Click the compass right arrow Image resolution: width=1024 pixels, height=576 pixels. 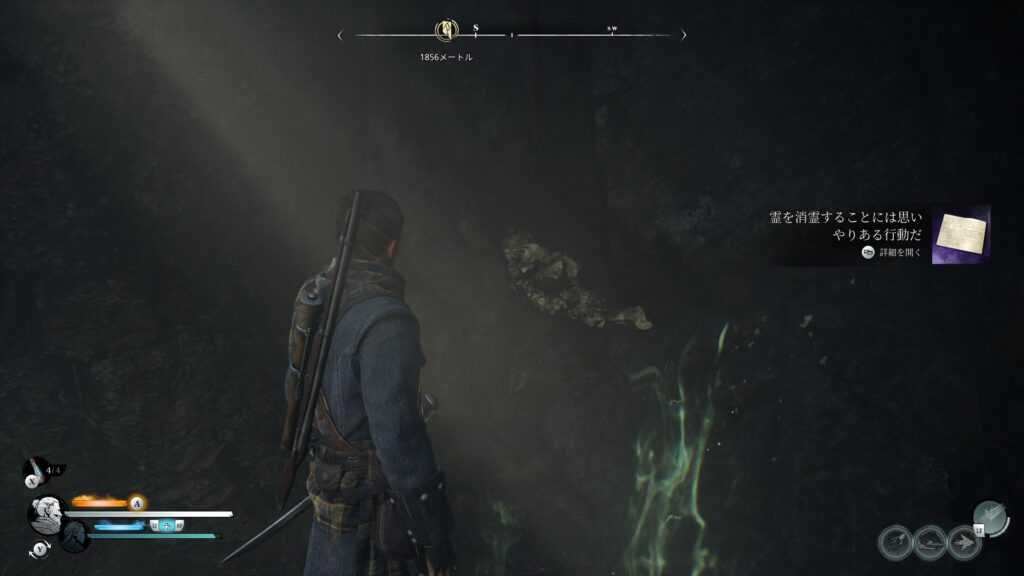coord(684,35)
